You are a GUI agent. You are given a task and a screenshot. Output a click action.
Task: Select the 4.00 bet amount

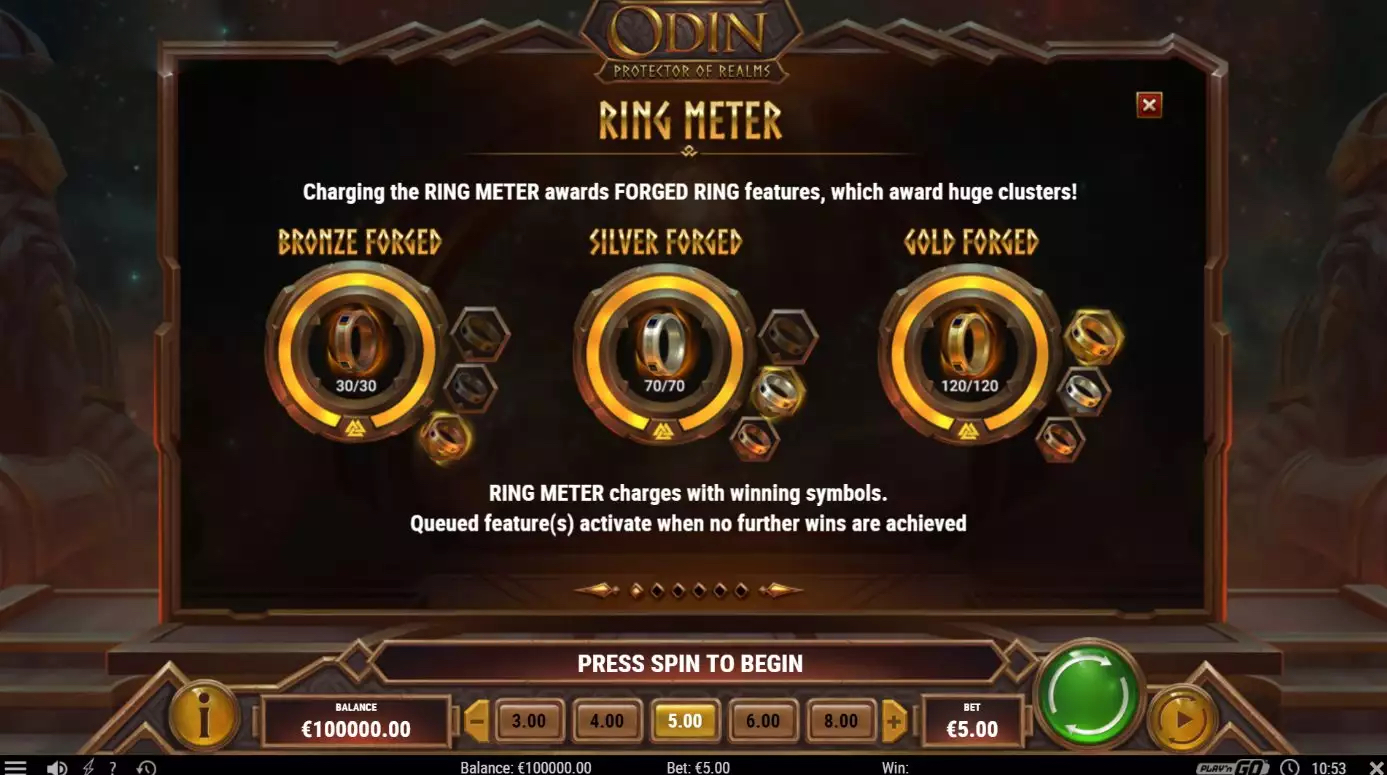point(607,721)
